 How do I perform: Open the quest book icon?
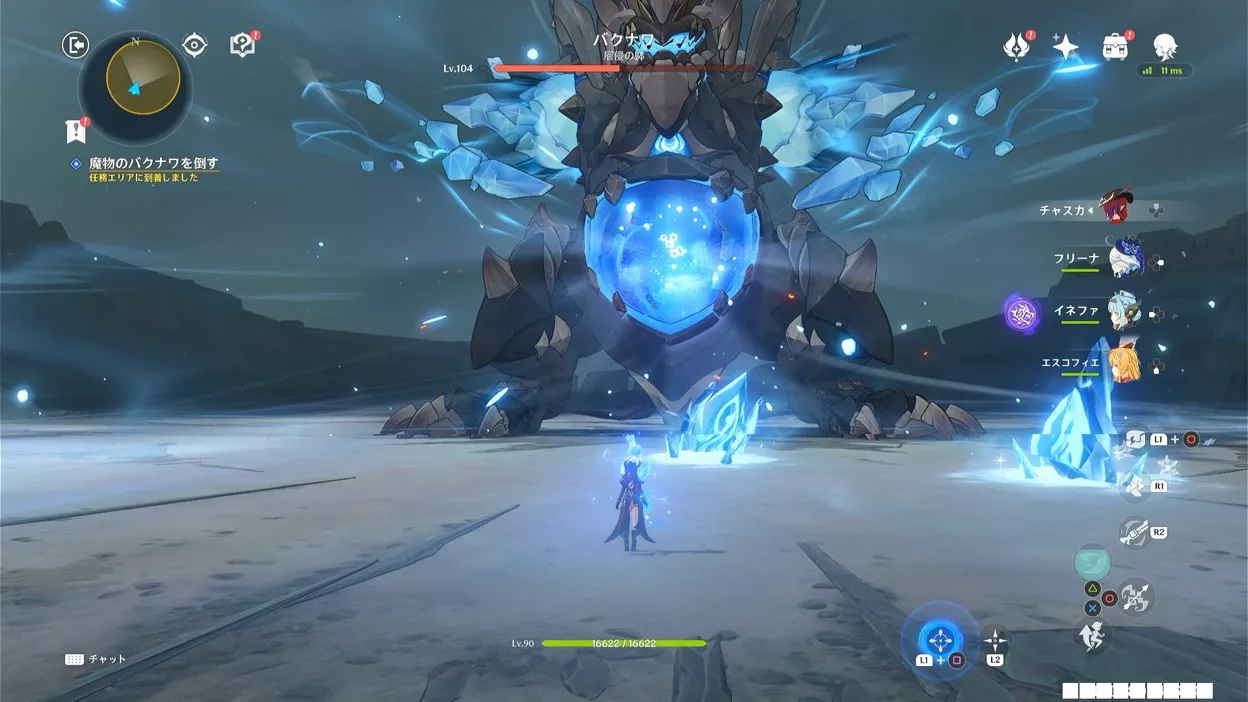[243, 45]
